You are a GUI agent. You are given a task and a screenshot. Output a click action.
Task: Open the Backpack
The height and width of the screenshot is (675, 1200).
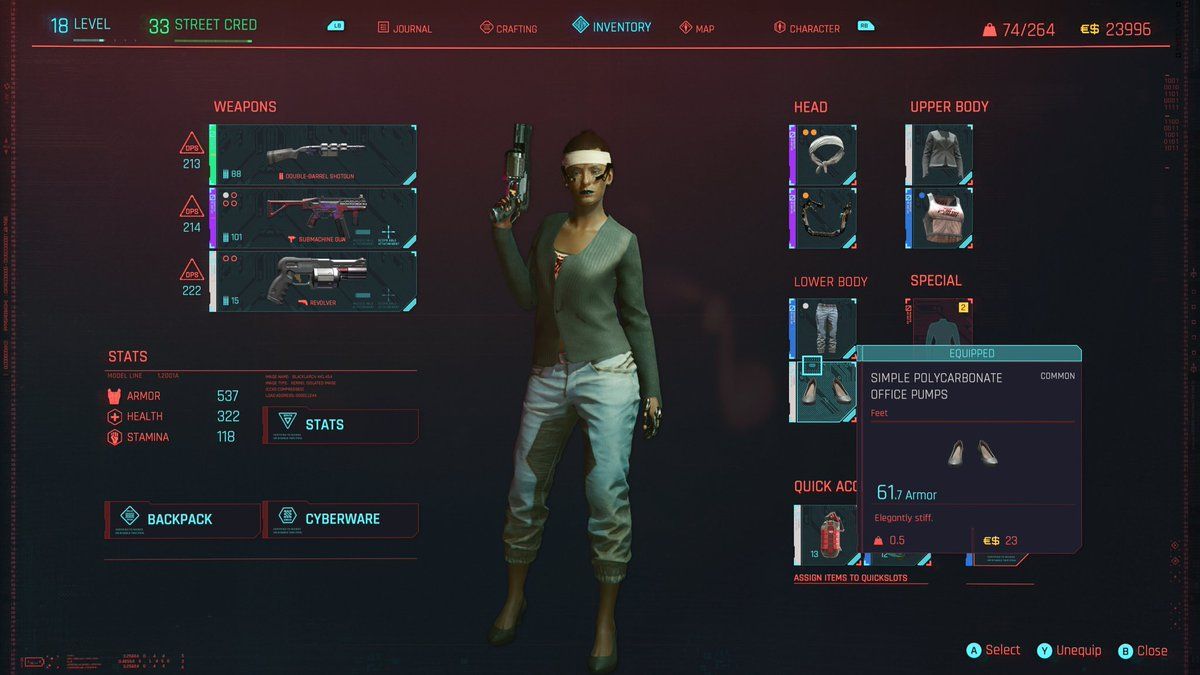181,519
